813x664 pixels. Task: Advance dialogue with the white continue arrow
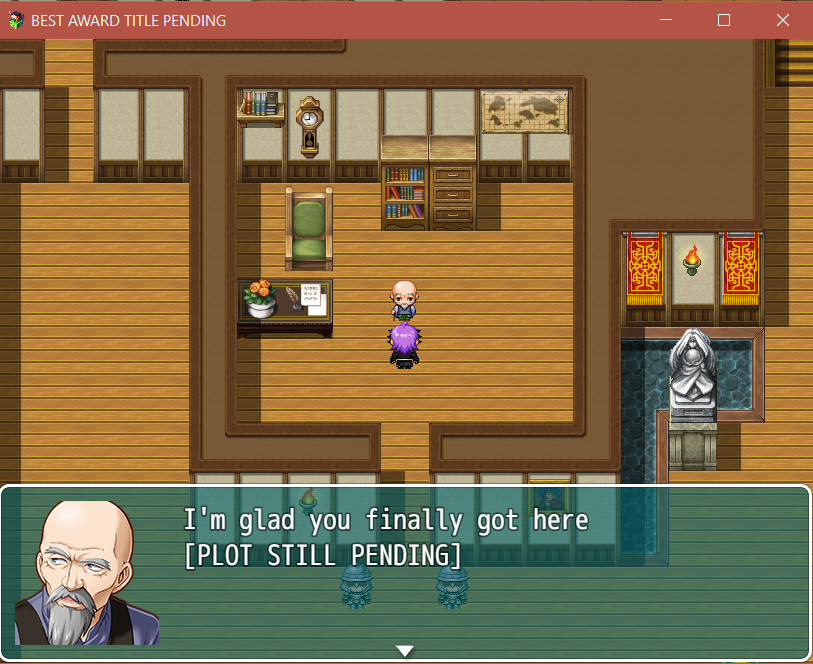[405, 651]
